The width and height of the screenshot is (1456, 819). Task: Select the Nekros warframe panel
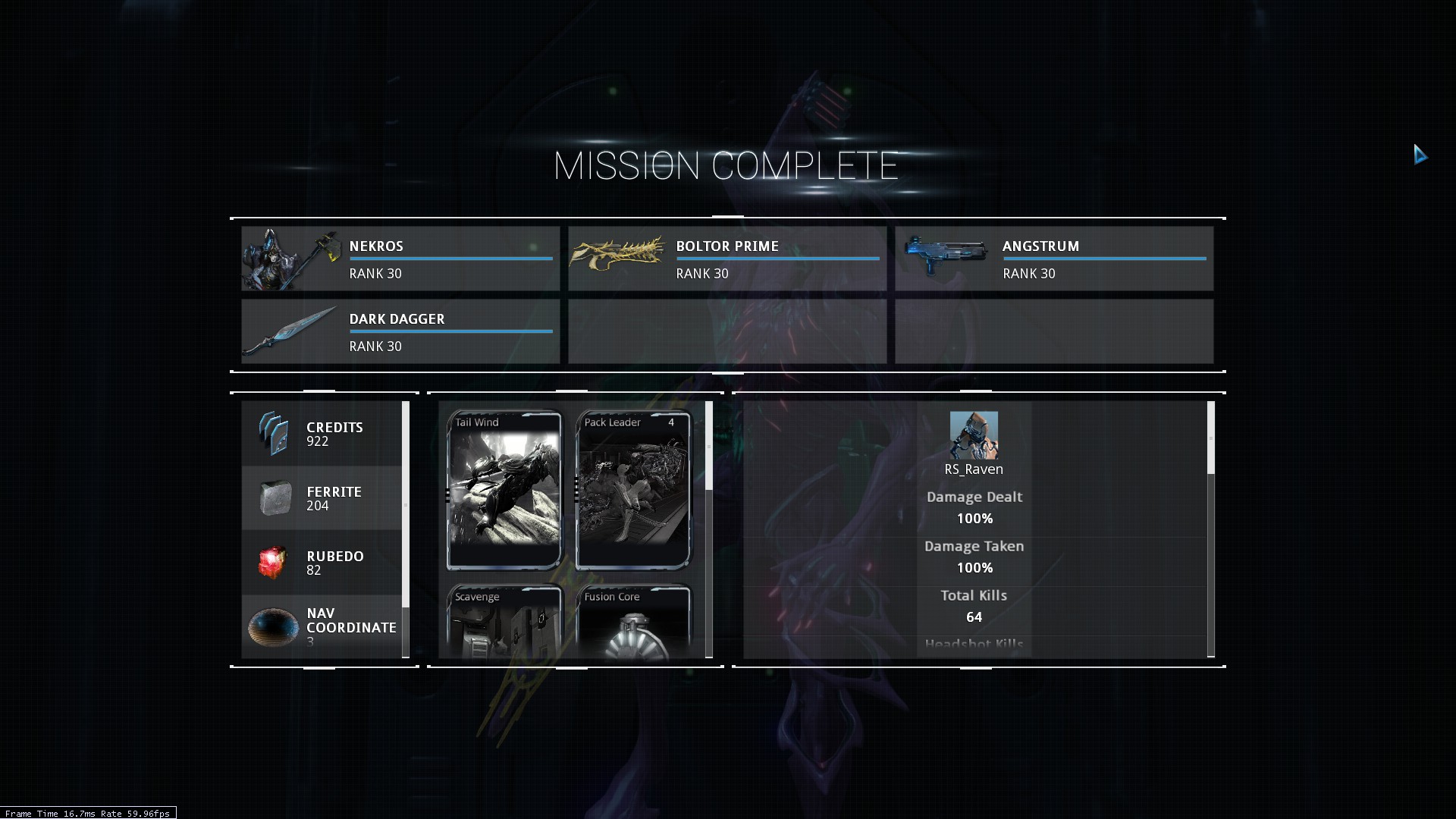(x=400, y=259)
